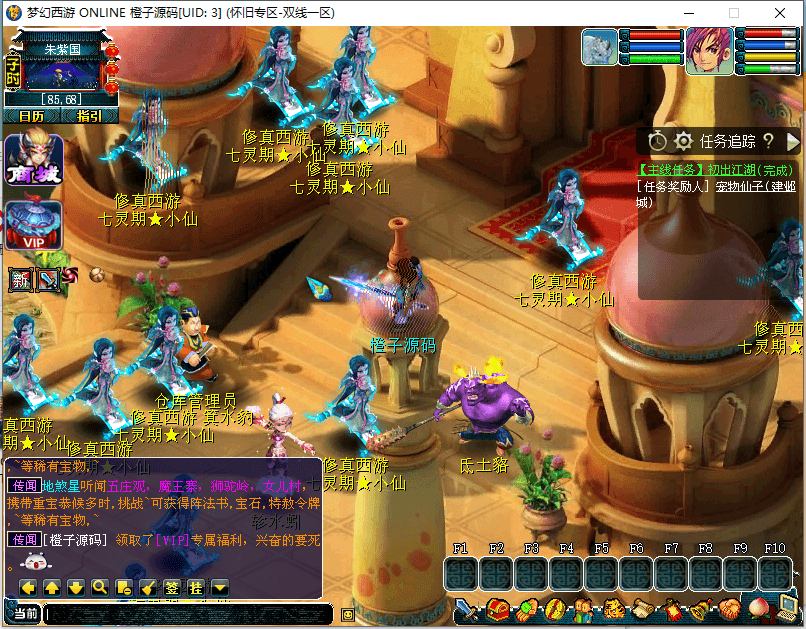Open the treasure chest bag icon
The height and width of the screenshot is (629, 806).
pos(497,609)
